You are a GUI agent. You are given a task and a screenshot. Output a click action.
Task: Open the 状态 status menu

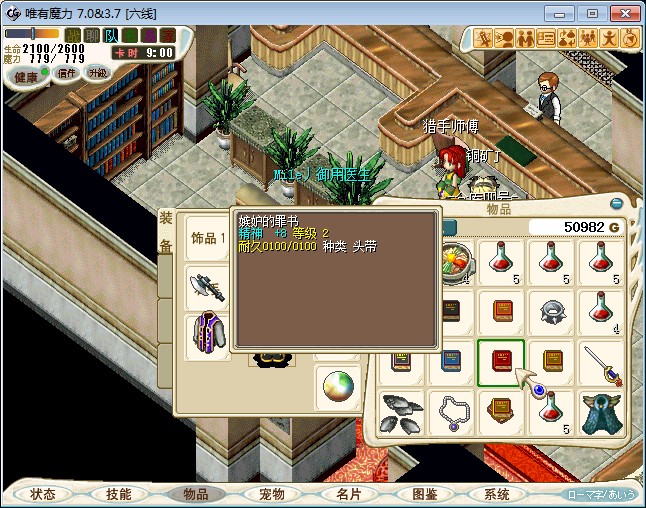(x=43, y=494)
